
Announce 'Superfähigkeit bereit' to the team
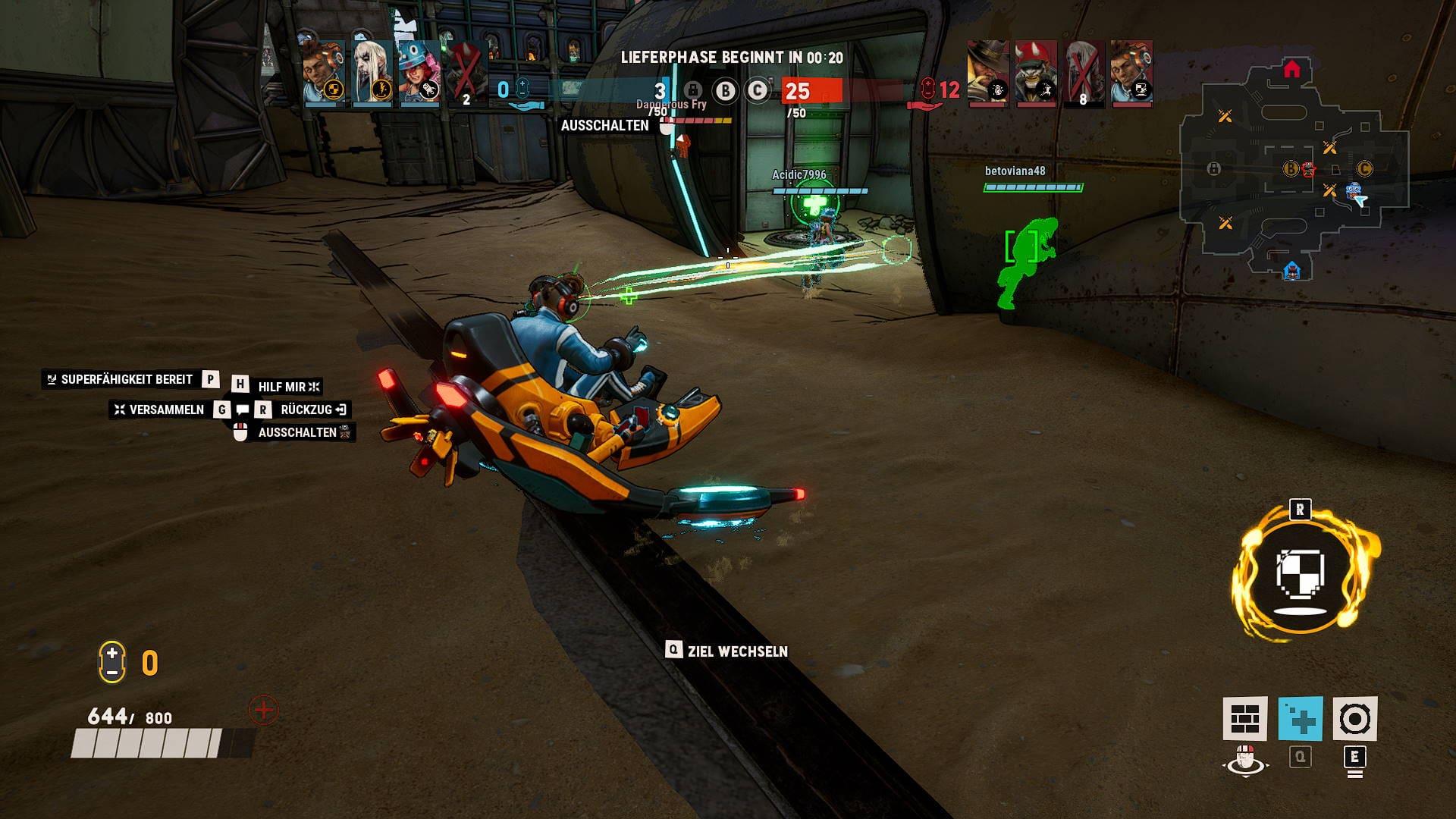point(126,379)
